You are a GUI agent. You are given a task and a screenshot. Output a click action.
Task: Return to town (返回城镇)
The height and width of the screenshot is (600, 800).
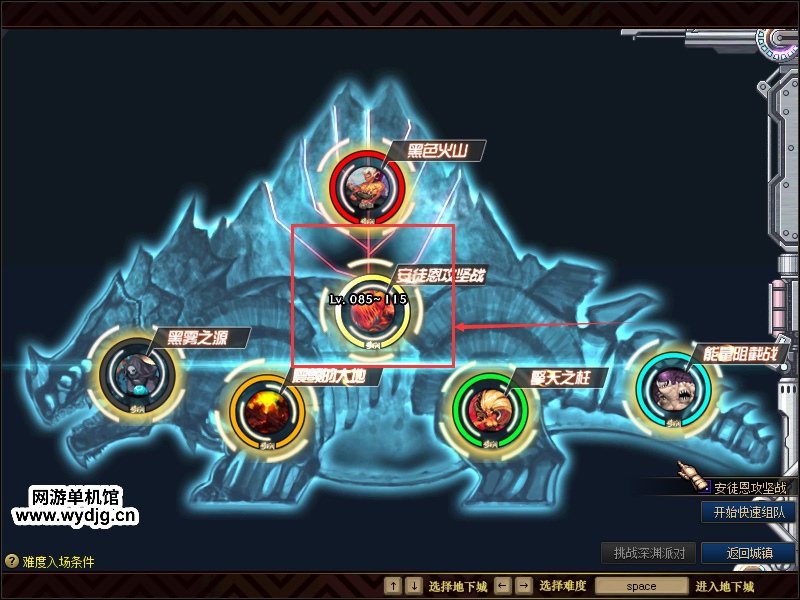point(748,553)
